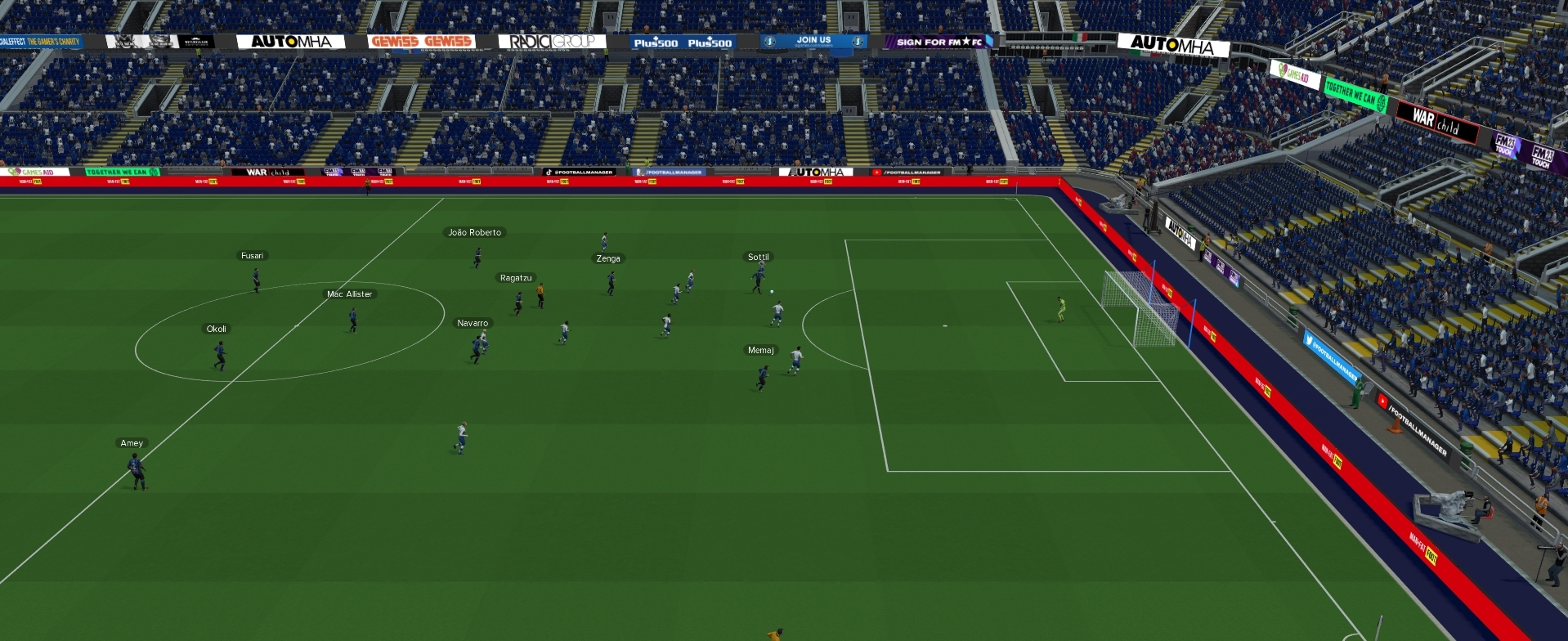Viewport: 1568px width, 641px height.
Task: Select the Amey name tag
Action: (132, 444)
